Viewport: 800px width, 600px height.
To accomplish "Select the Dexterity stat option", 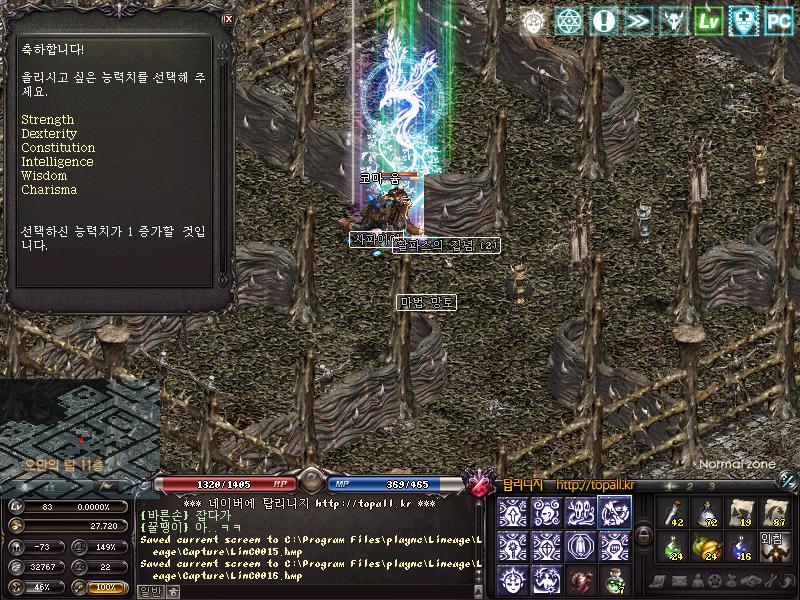I will [x=49, y=134].
